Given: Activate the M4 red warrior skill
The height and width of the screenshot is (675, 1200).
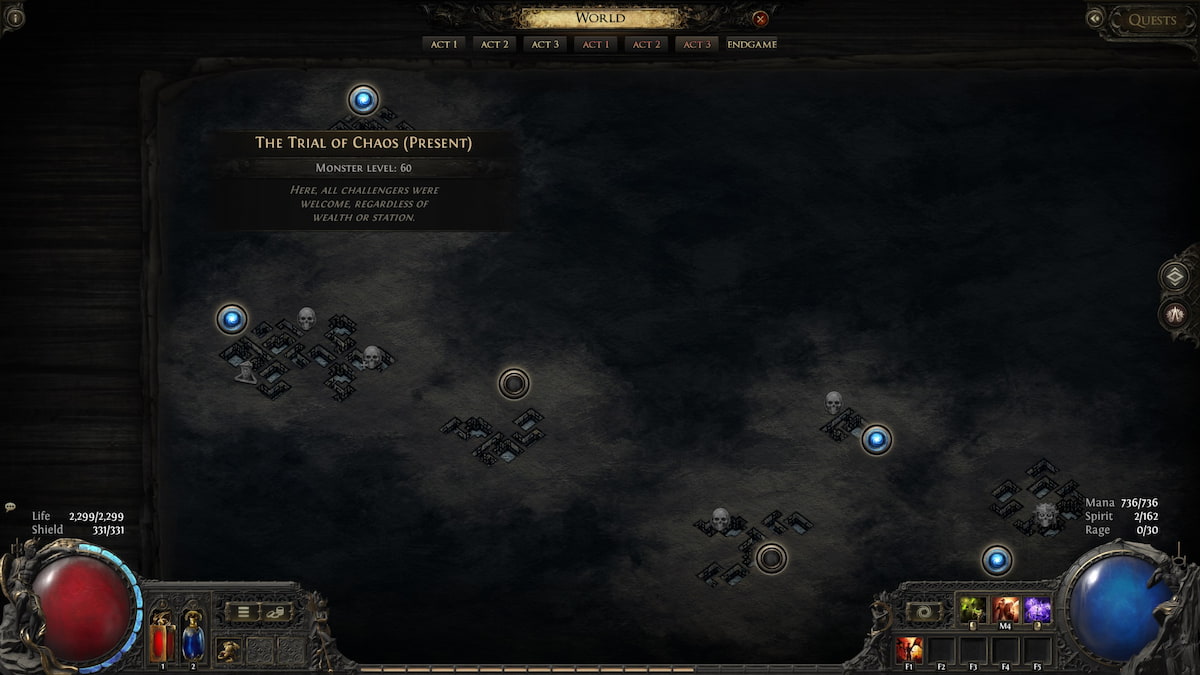Looking at the screenshot, I should point(1005,609).
